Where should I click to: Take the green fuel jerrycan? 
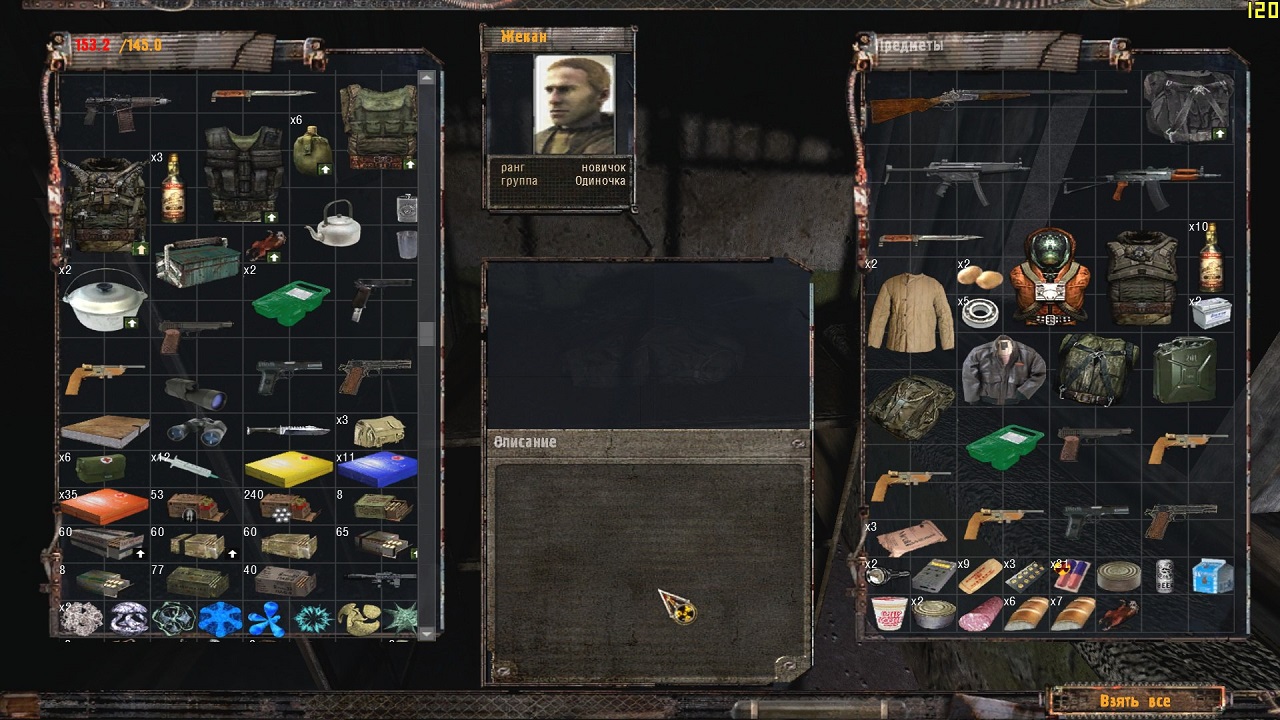[x=1186, y=369]
